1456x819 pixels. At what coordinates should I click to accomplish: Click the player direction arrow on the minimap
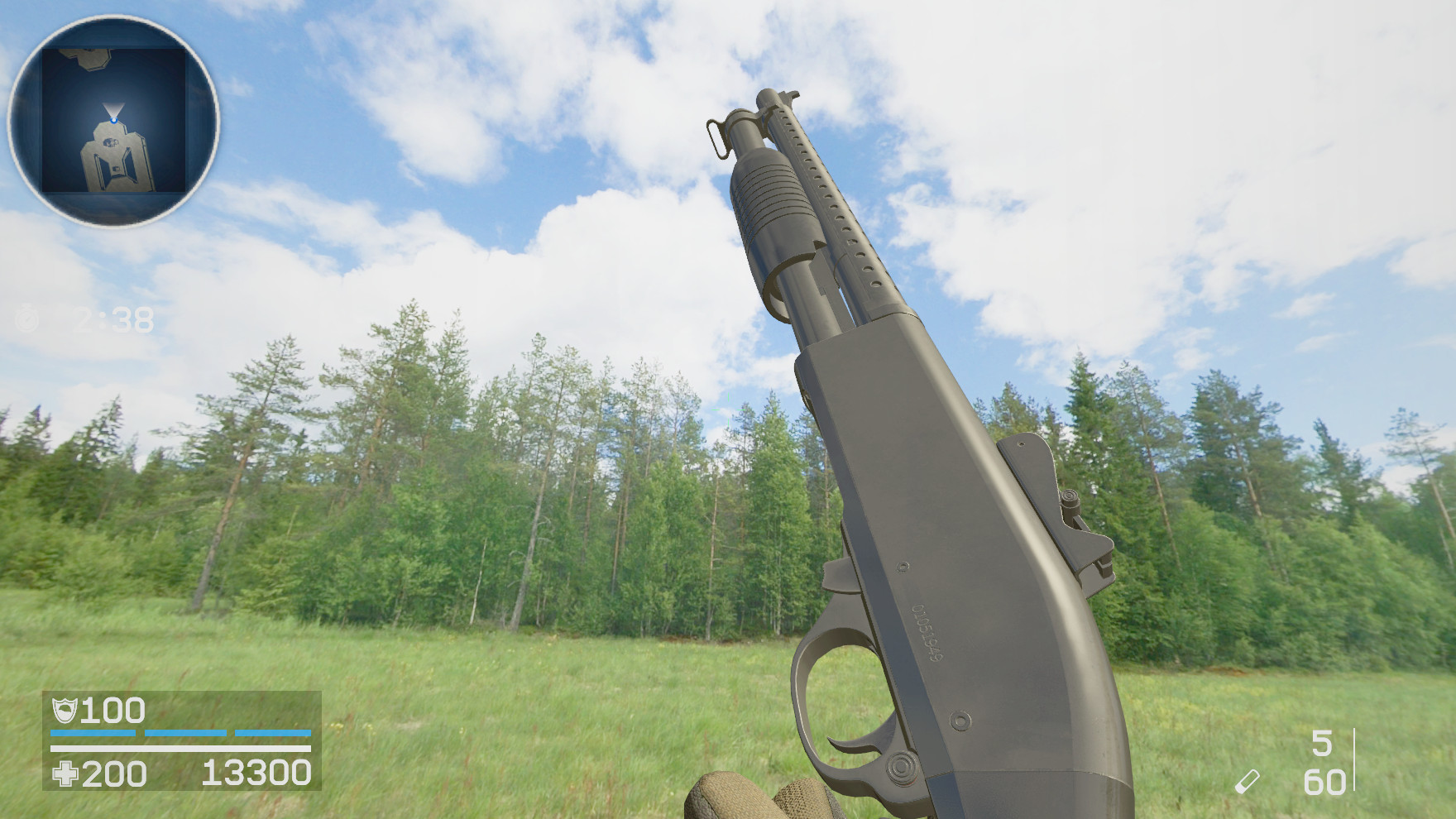[x=113, y=108]
